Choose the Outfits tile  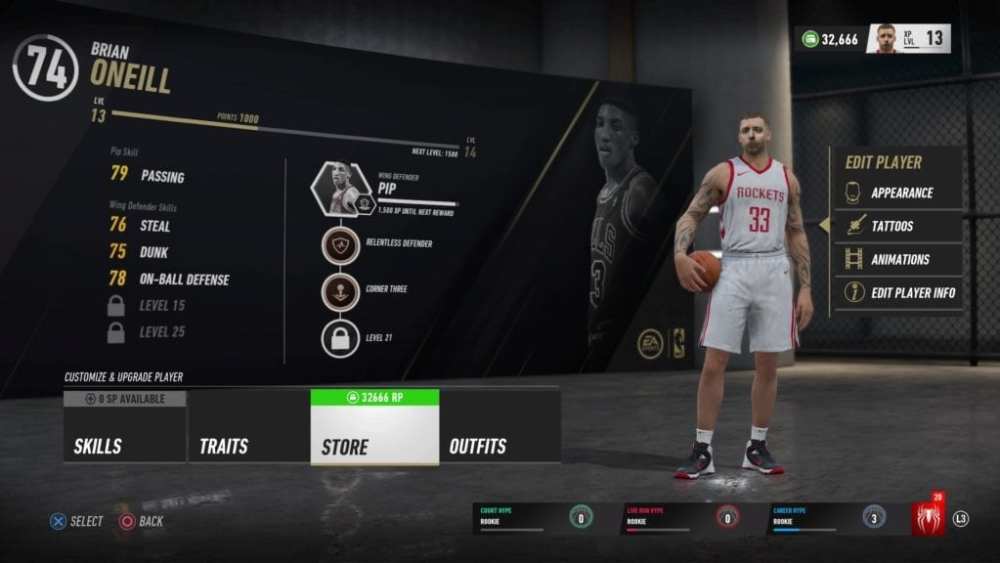pos(499,426)
